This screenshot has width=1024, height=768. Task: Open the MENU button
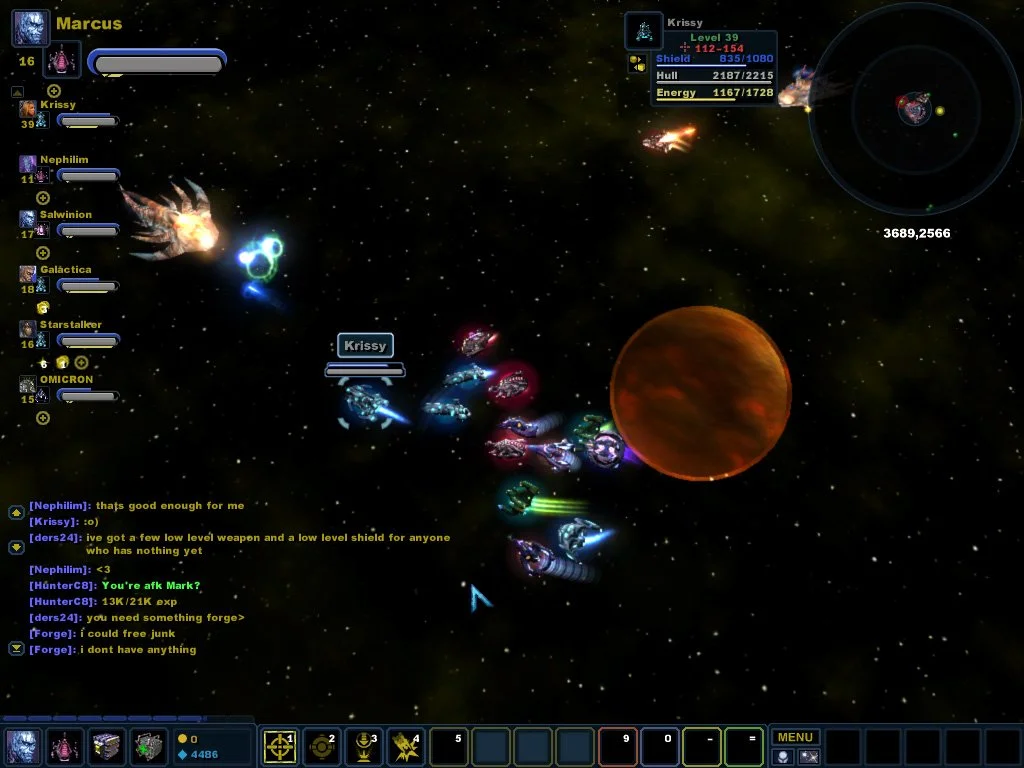(795, 737)
